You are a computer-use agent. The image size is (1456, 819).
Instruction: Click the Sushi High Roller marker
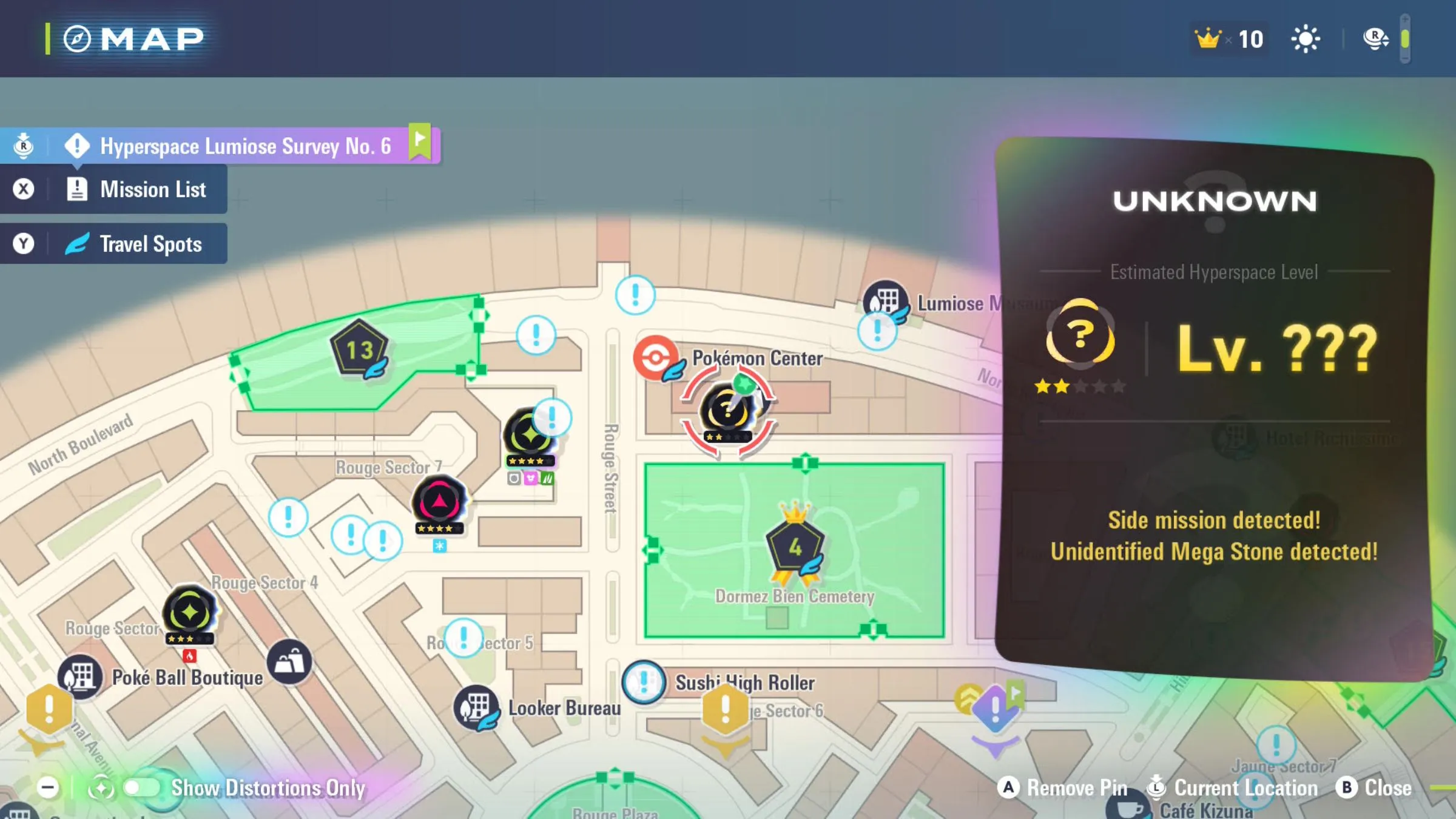[644, 682]
